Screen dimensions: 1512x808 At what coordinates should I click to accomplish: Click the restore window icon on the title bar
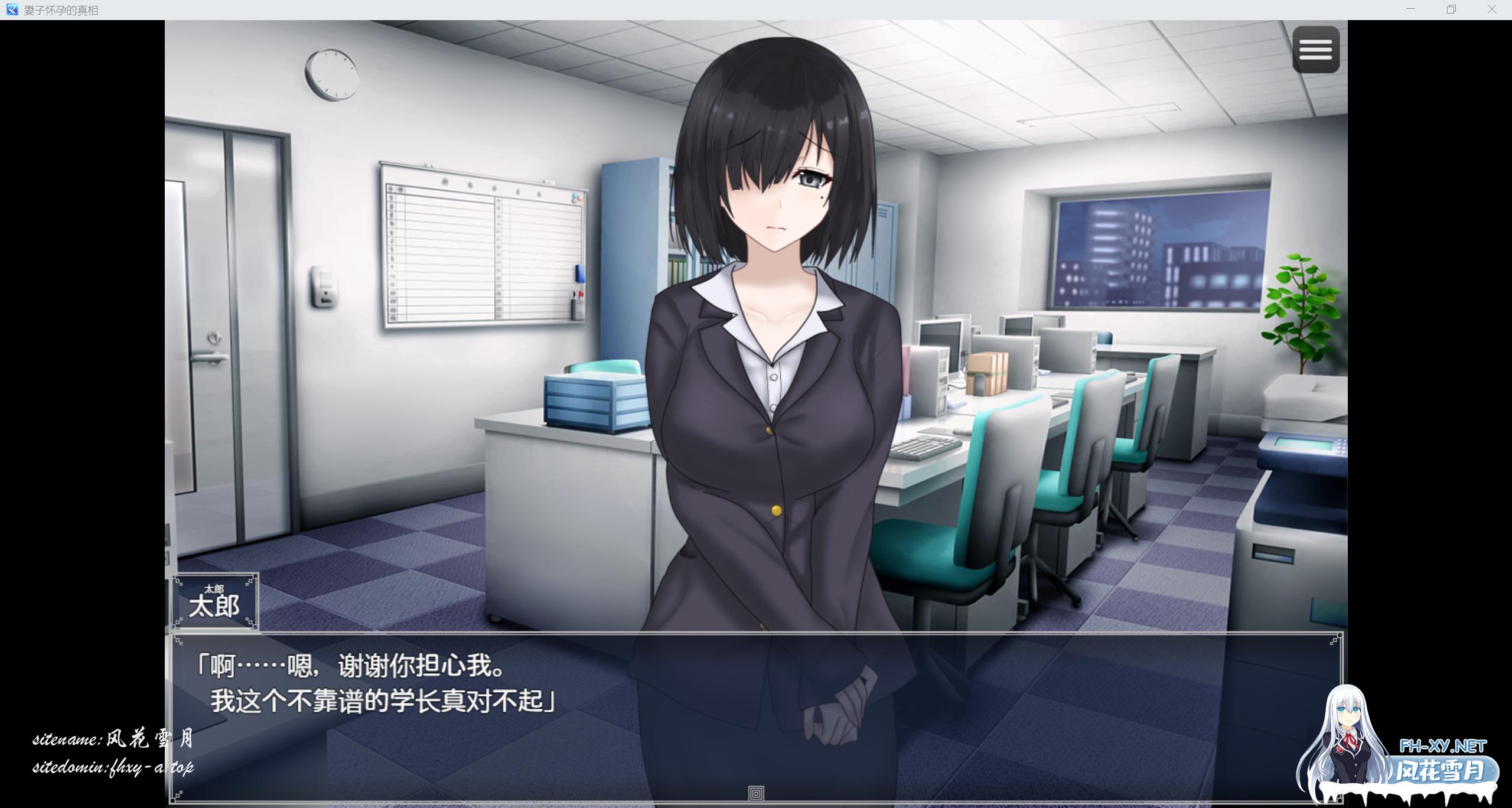point(1451,9)
